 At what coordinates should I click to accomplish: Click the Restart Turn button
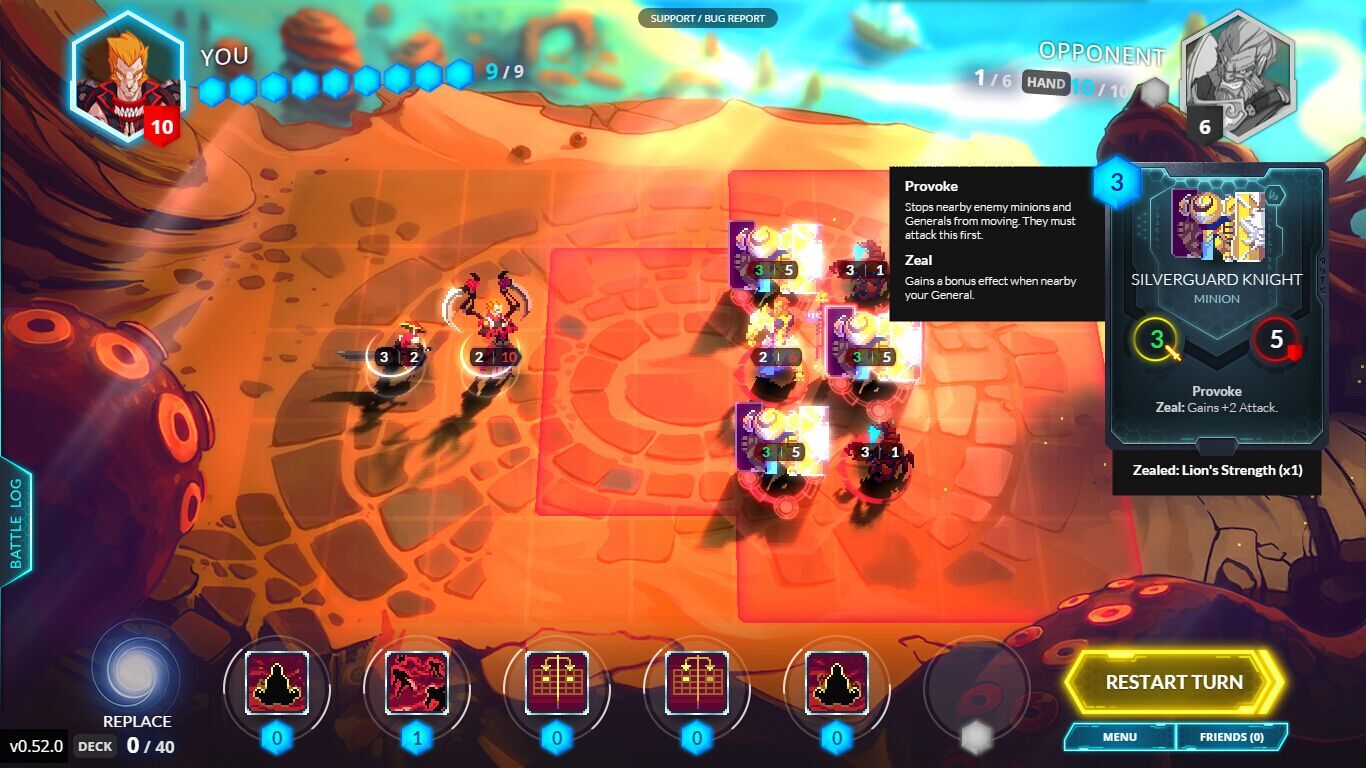click(1173, 683)
